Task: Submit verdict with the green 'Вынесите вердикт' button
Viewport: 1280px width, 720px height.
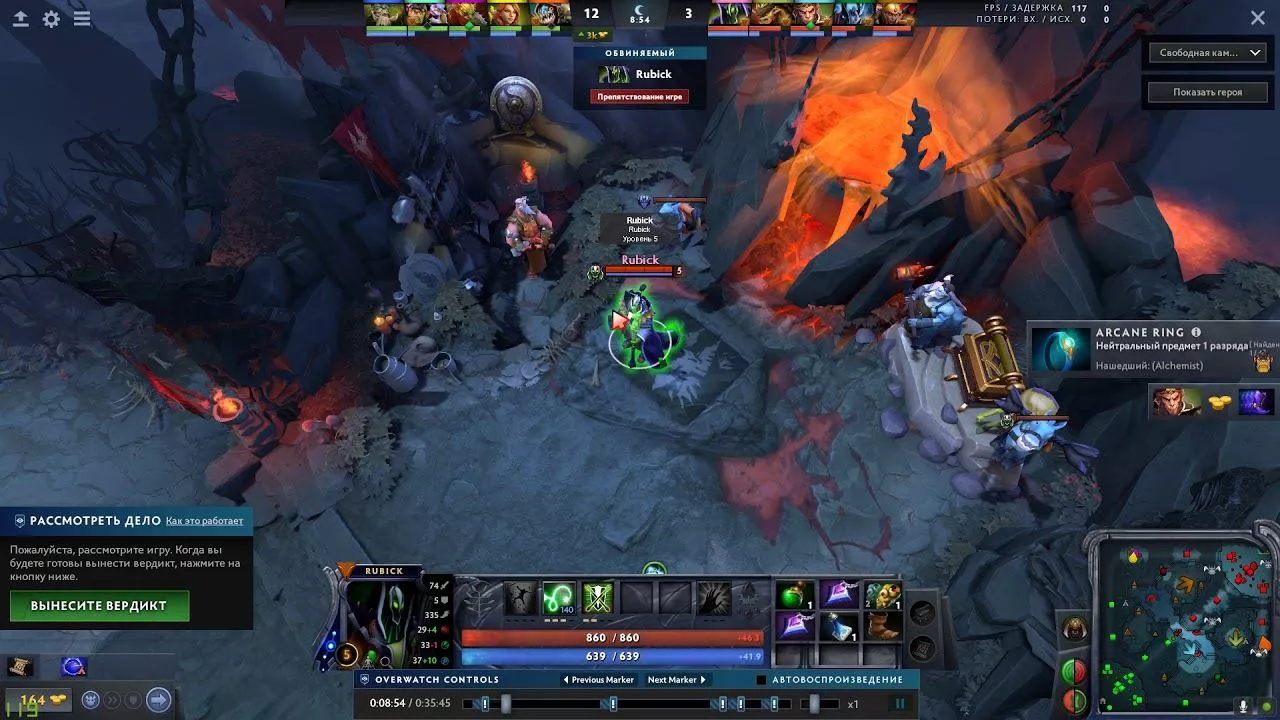Action: pyautogui.click(x=99, y=606)
